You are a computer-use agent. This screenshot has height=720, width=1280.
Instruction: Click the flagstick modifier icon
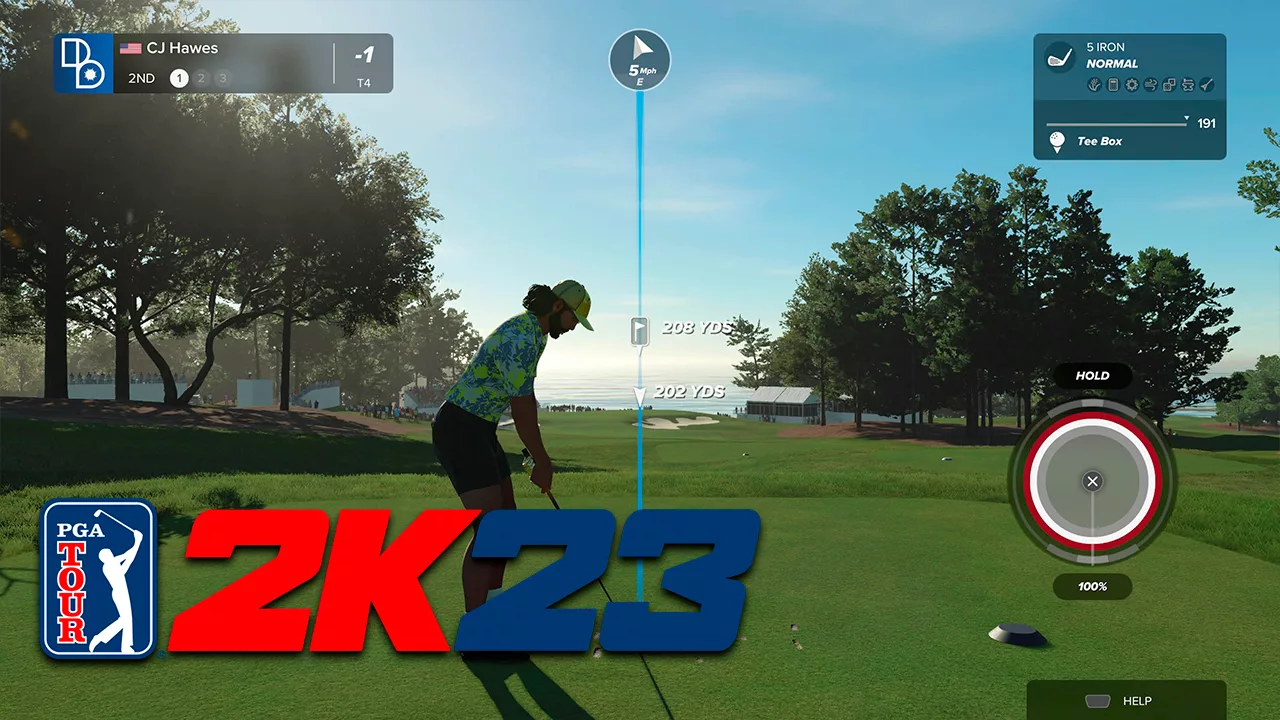(1207, 86)
